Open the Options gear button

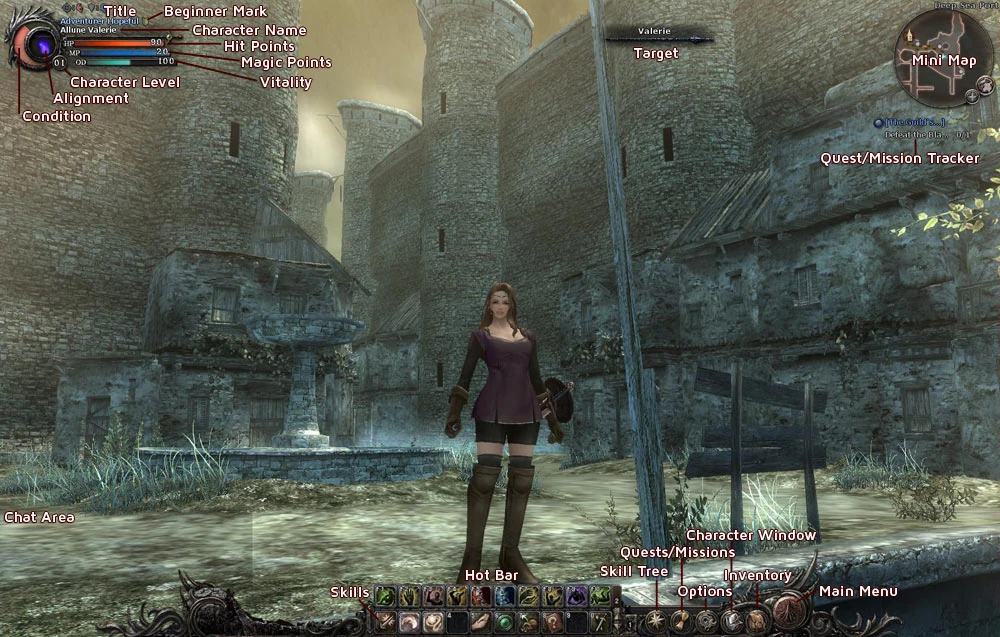coord(706,621)
